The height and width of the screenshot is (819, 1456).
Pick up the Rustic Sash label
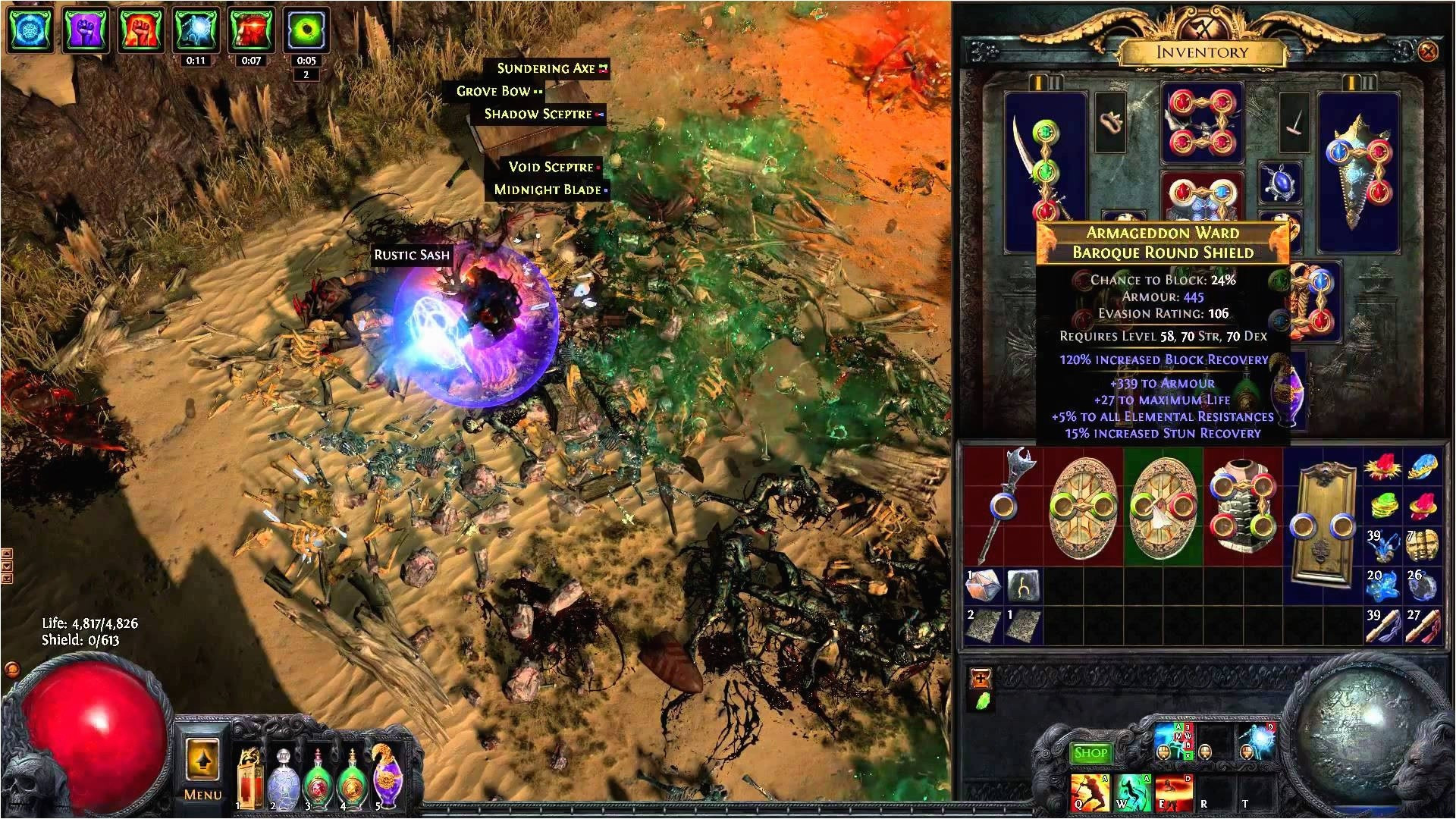[411, 255]
